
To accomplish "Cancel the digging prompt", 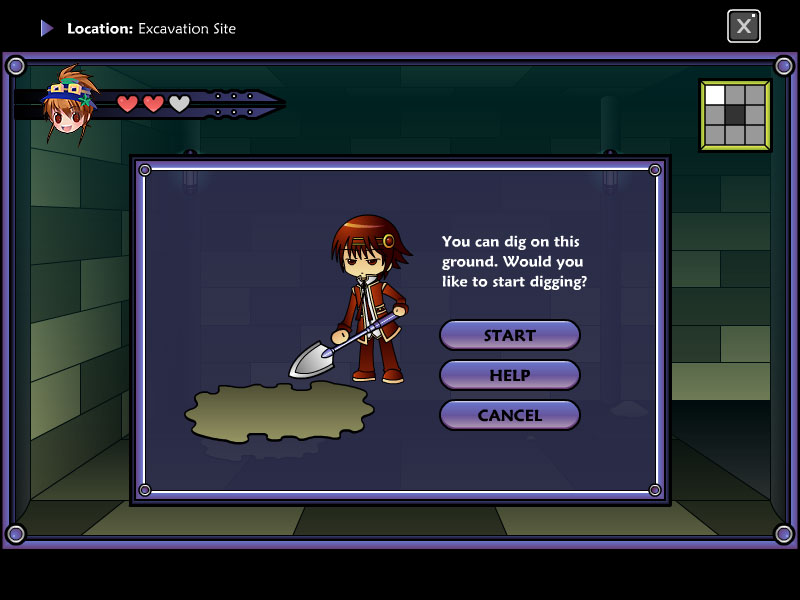I will click(x=510, y=415).
